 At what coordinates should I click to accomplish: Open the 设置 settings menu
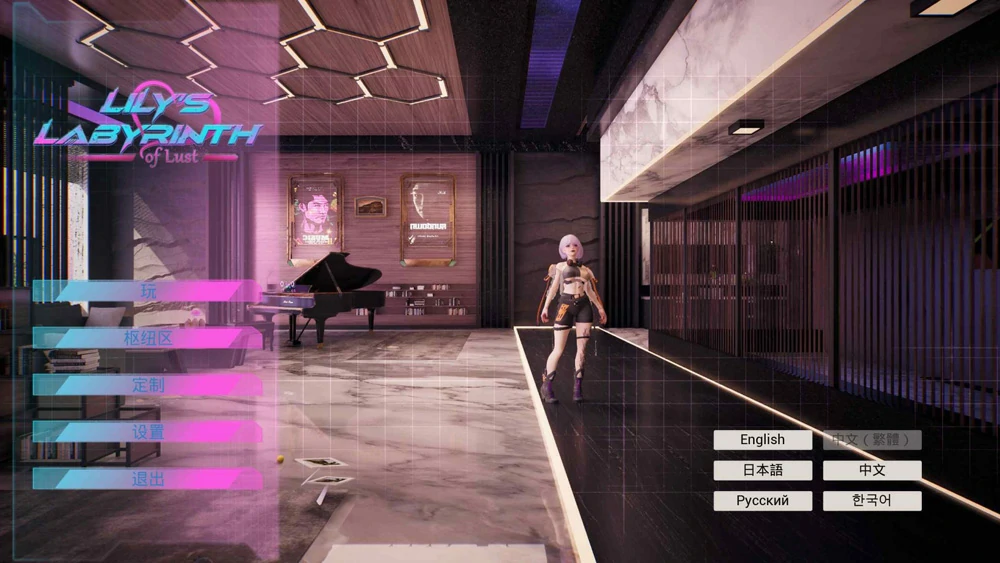[148, 432]
